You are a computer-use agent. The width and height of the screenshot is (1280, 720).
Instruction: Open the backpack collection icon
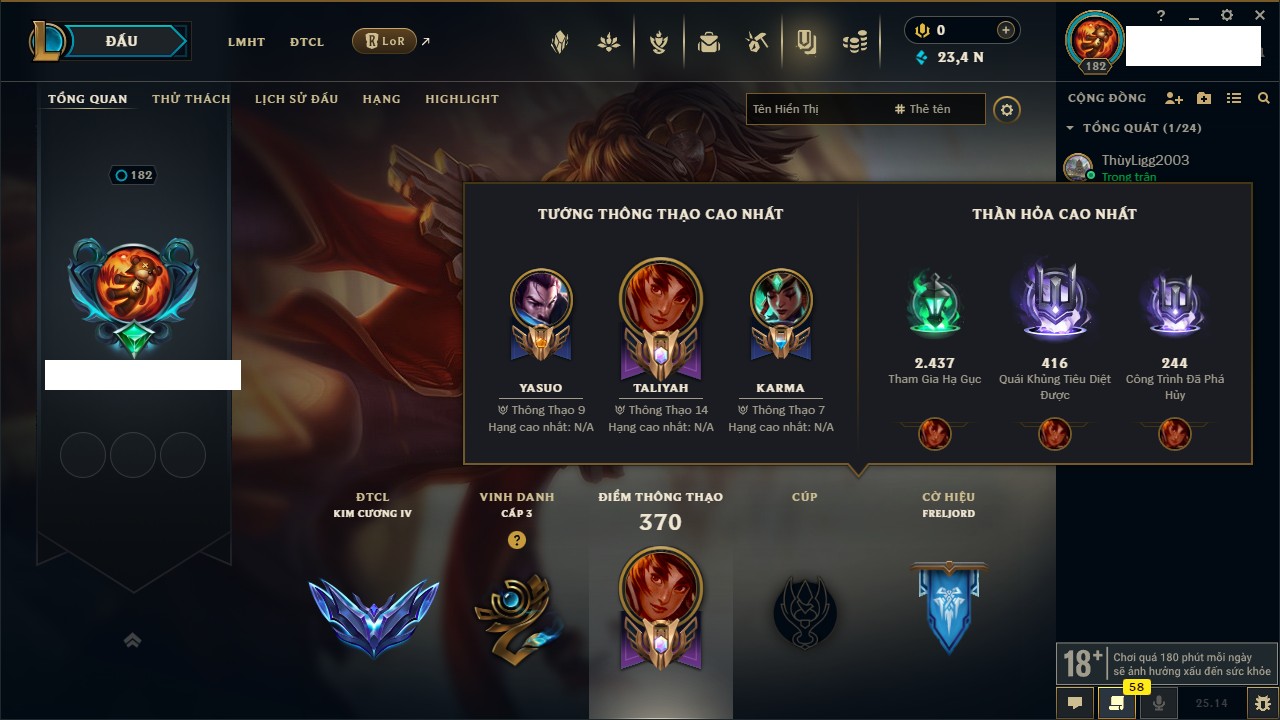click(x=709, y=42)
